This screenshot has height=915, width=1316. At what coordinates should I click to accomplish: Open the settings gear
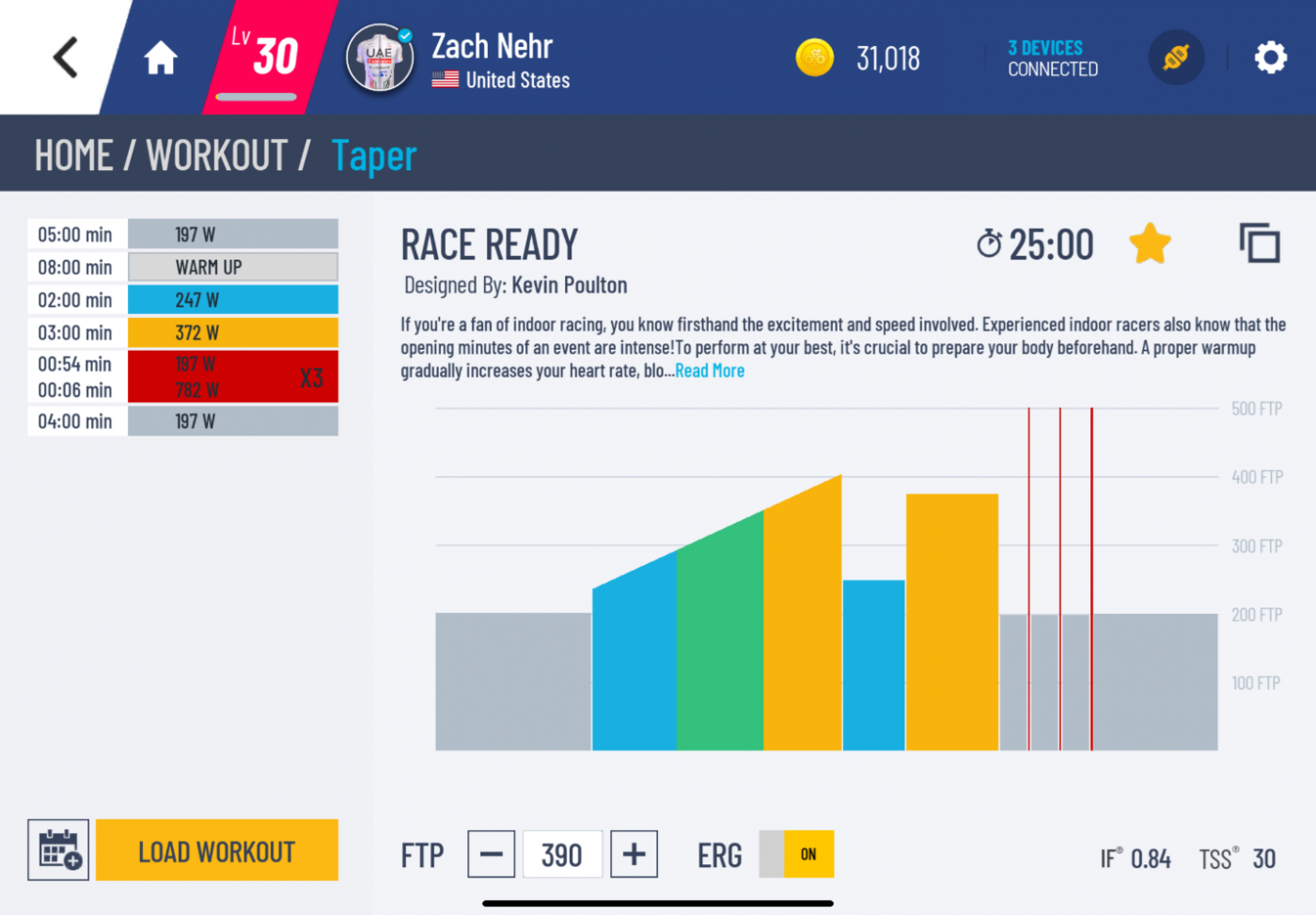(x=1271, y=57)
